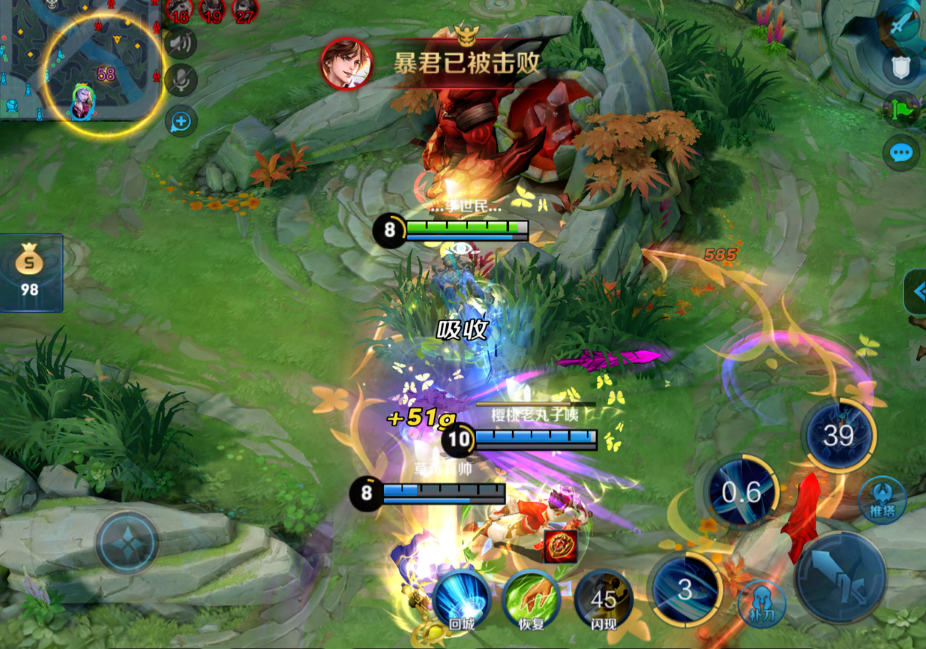Activate the ultimate showing 39 cooldown
This screenshot has height=649, width=926.
click(838, 435)
